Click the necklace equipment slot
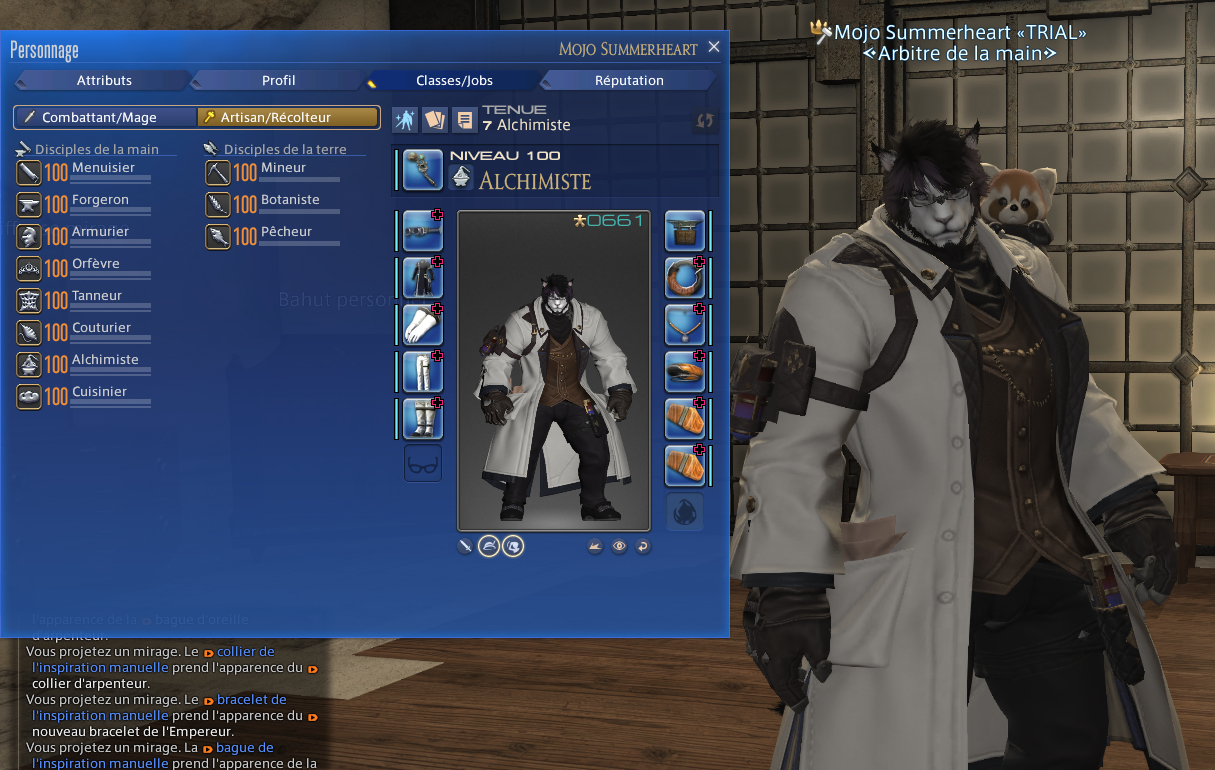This screenshot has height=770, width=1215. (x=685, y=325)
